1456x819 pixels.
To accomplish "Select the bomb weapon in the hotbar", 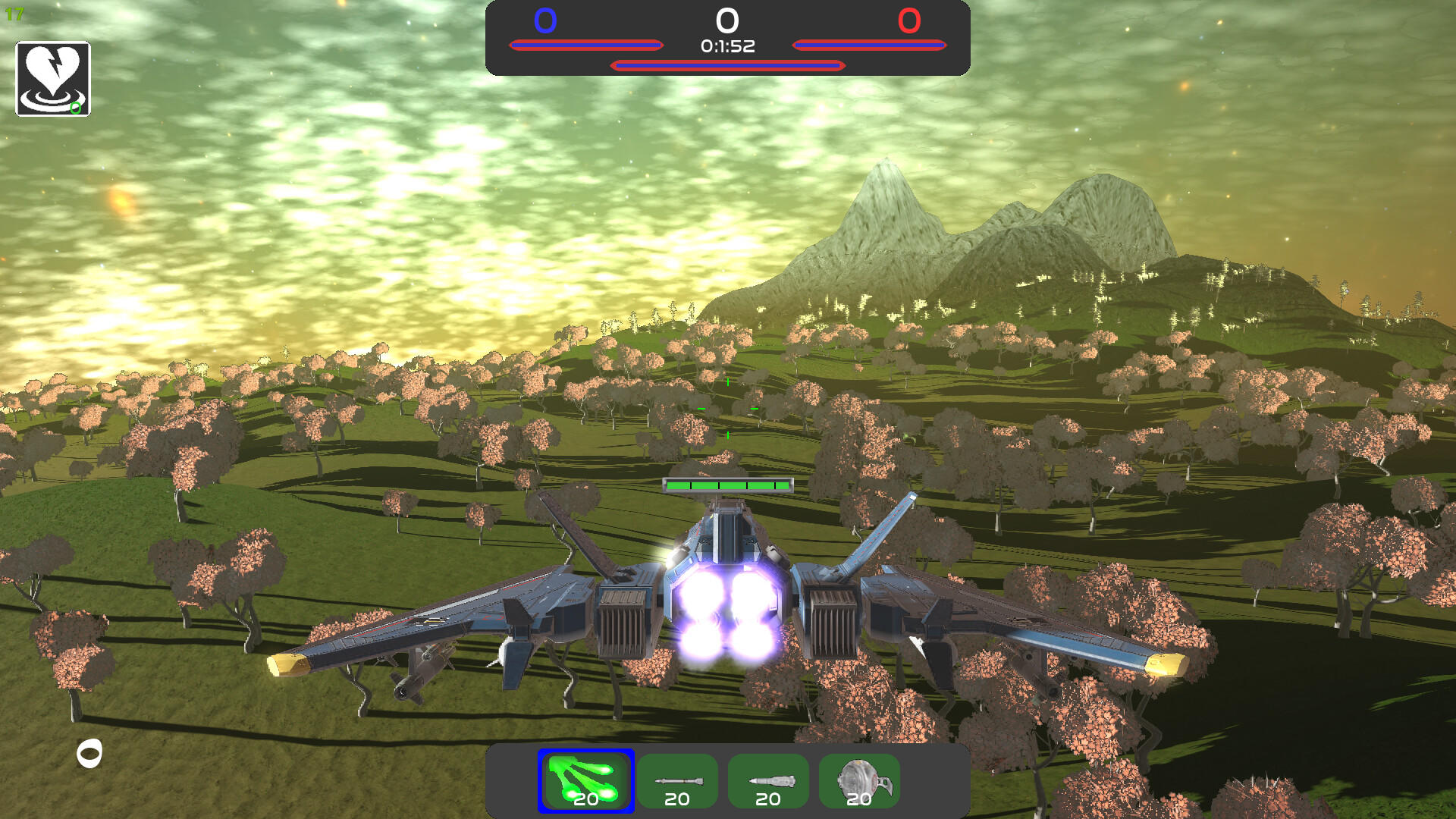I will tap(859, 780).
